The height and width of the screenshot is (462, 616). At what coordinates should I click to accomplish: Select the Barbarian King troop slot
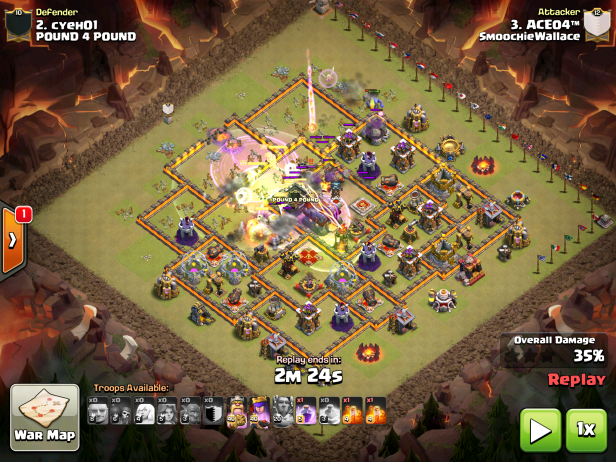tap(237, 411)
